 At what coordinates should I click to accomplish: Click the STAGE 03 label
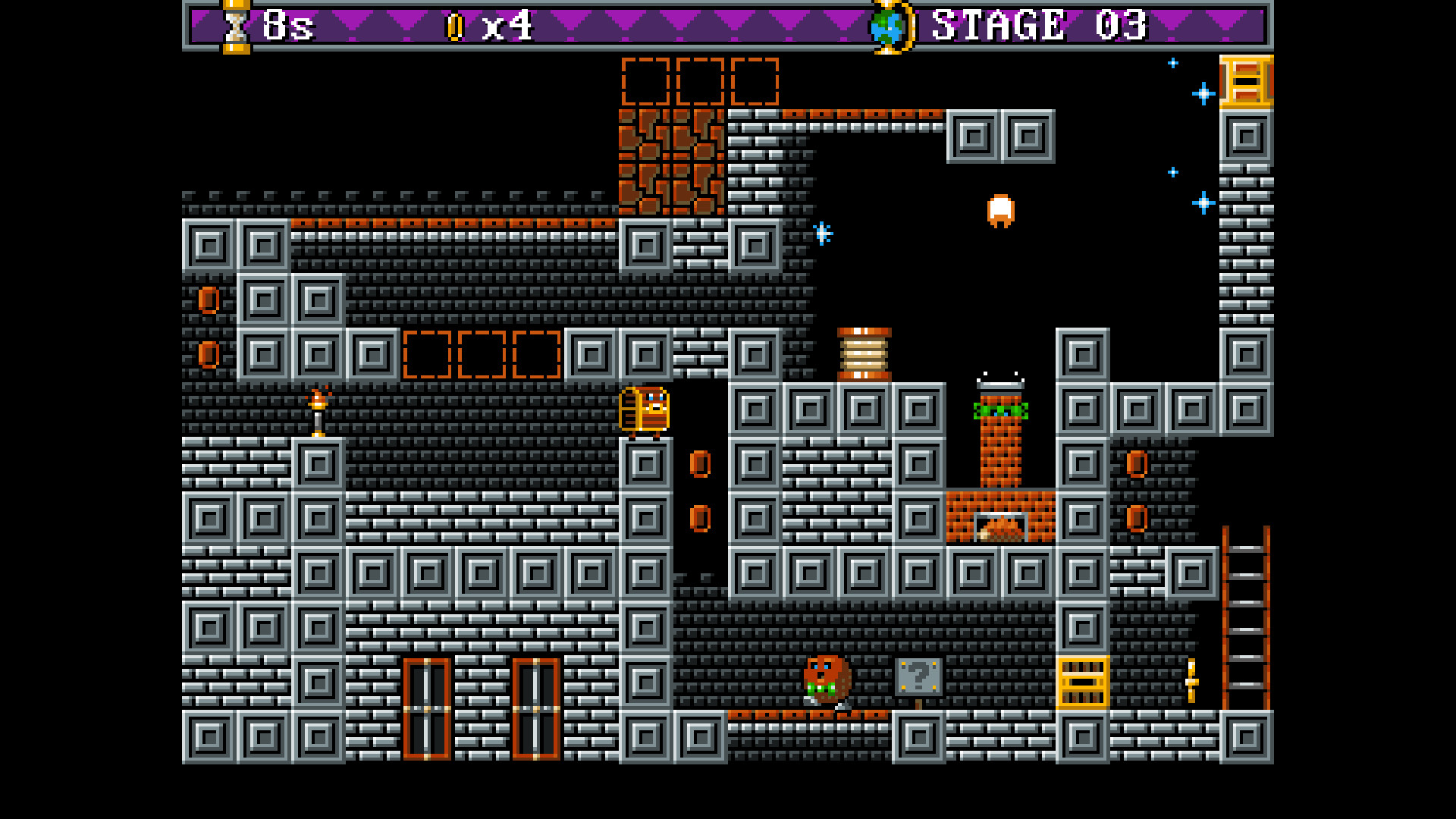tap(1037, 25)
